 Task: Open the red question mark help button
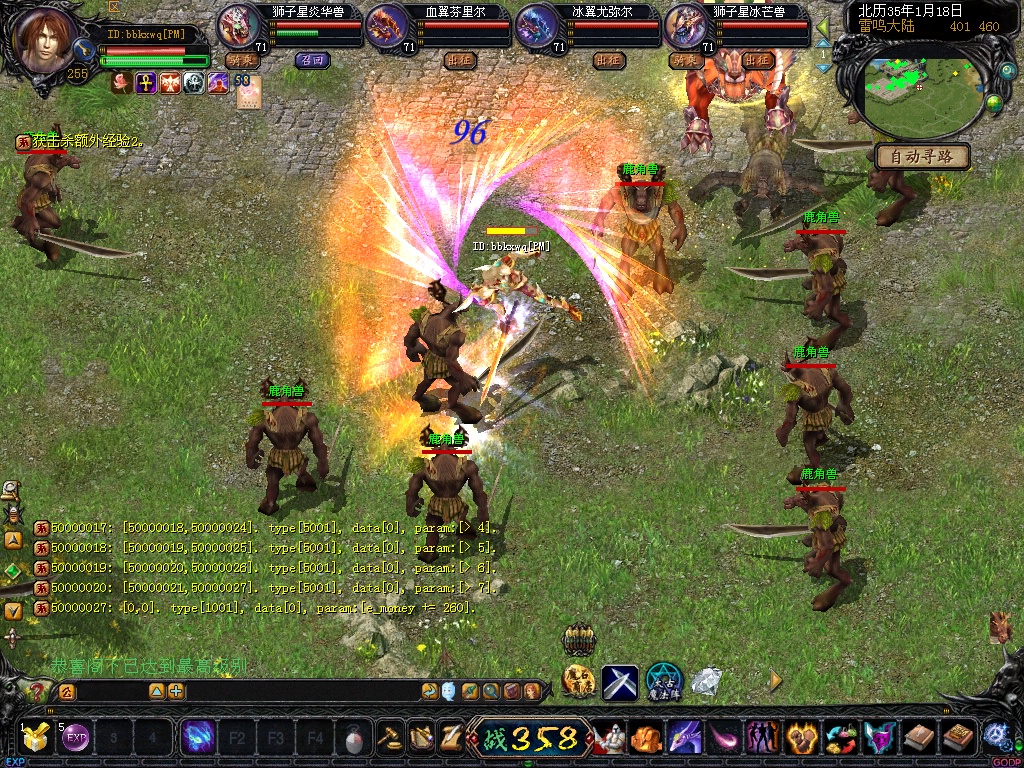click(x=38, y=691)
